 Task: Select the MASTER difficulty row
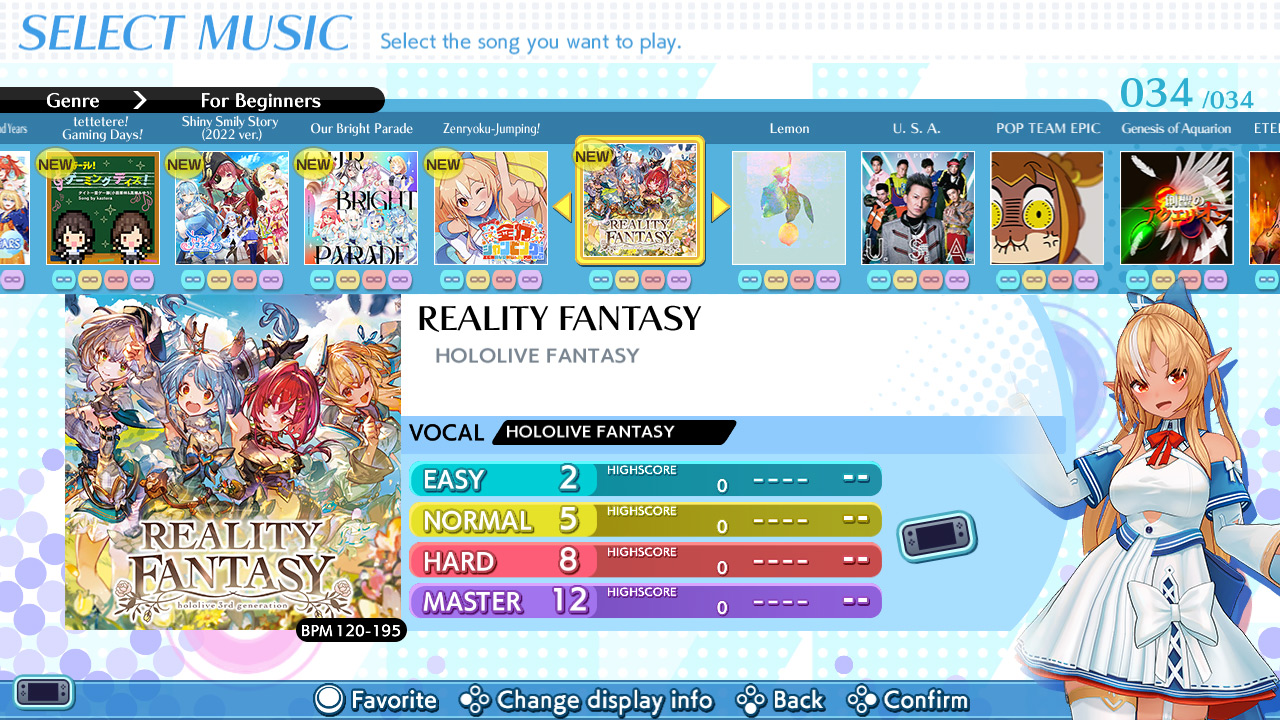pyautogui.click(x=645, y=601)
